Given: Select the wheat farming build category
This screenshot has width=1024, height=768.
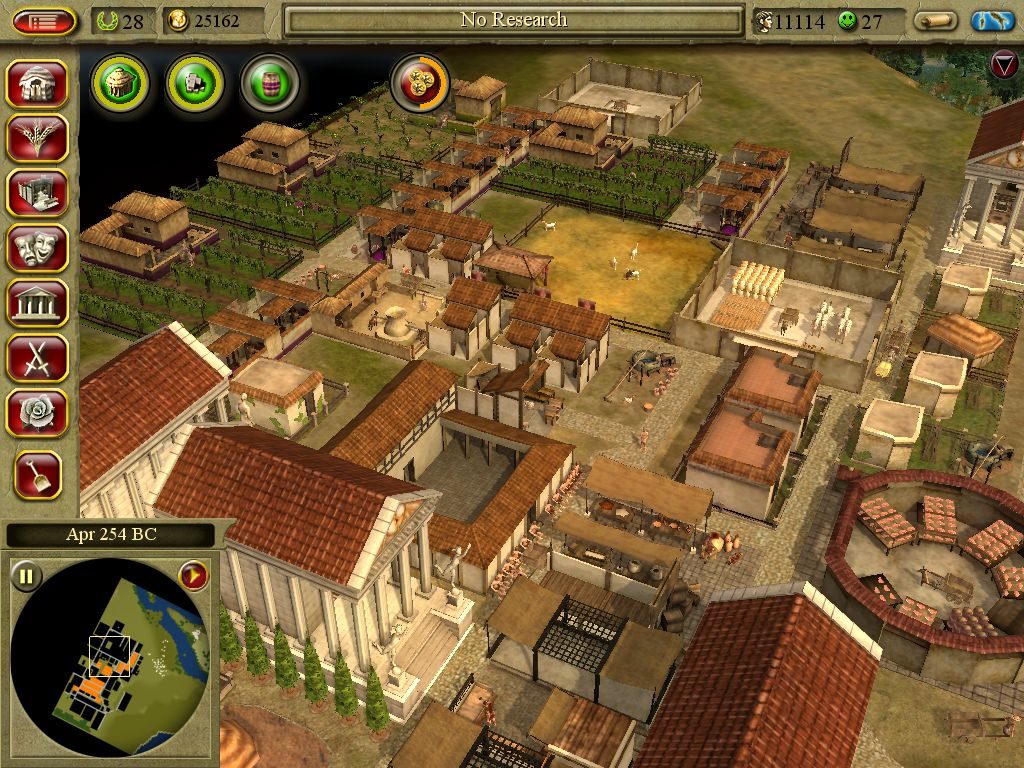Looking at the screenshot, I should (39, 138).
